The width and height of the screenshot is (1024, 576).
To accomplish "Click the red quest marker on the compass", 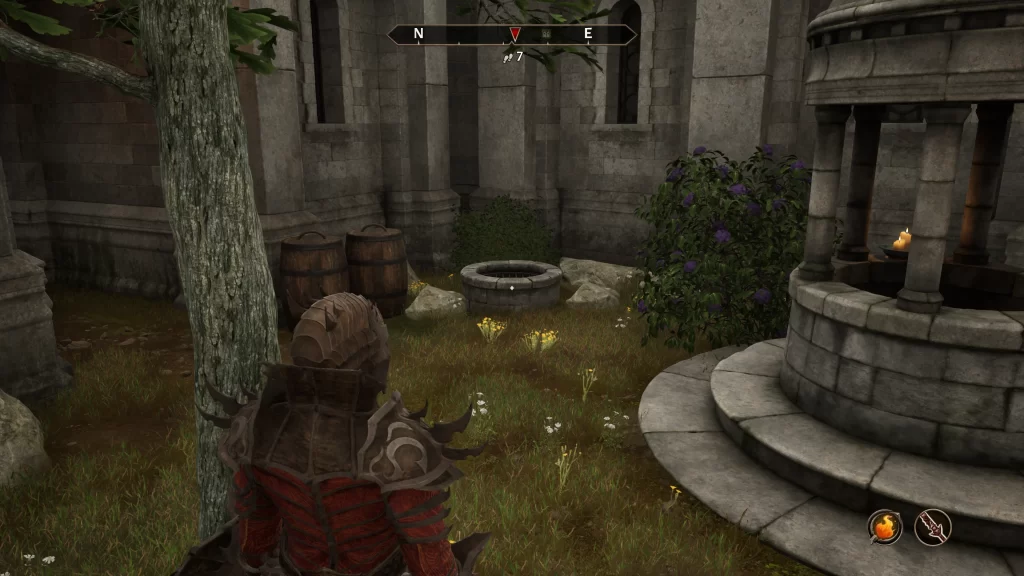I will [x=515, y=35].
